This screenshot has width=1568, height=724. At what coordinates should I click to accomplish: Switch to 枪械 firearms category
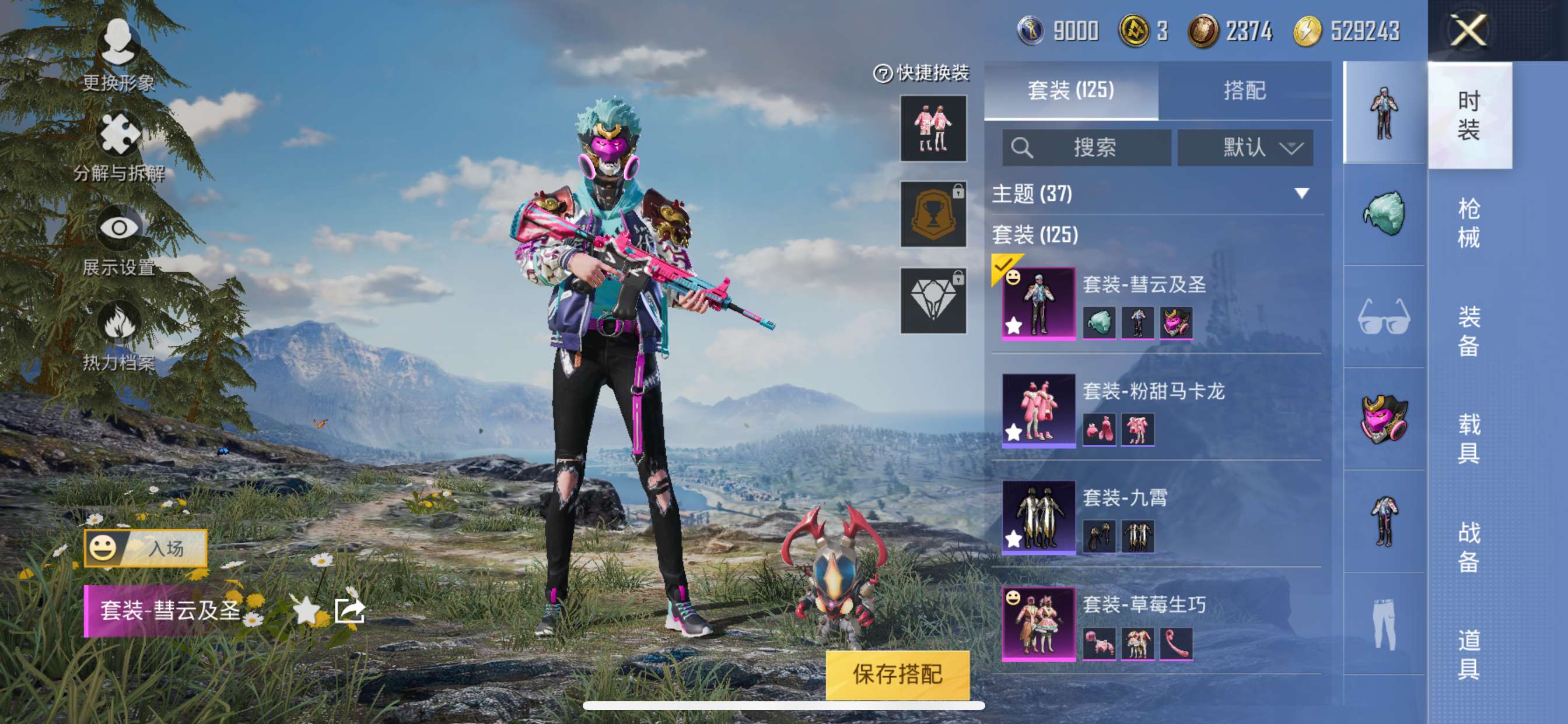point(1468,223)
